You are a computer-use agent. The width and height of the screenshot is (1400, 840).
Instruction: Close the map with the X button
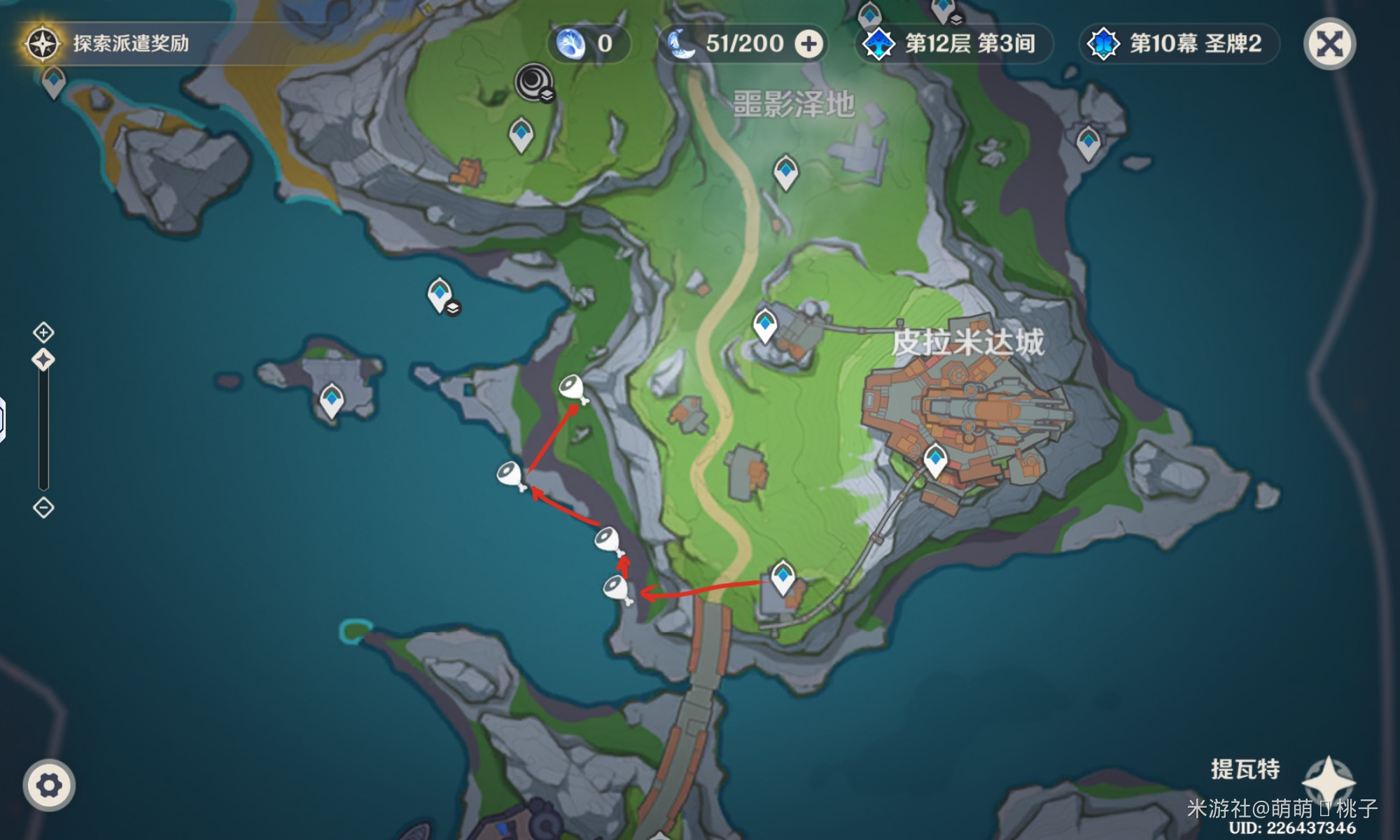coord(1329,44)
